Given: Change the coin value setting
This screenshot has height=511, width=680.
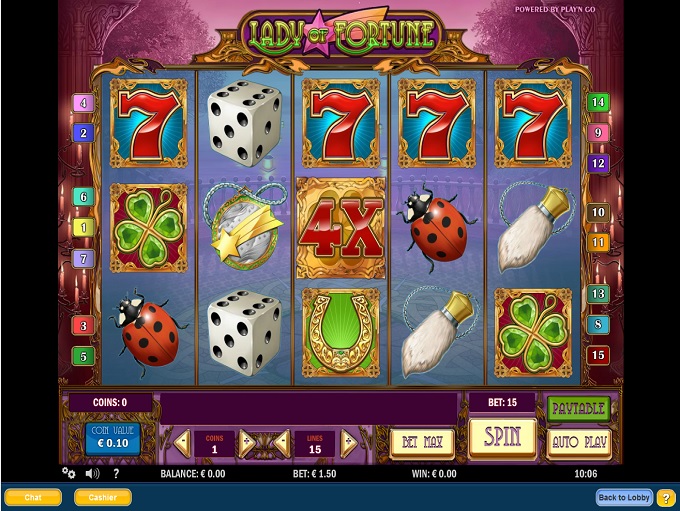Looking at the screenshot, I should 112,438.
